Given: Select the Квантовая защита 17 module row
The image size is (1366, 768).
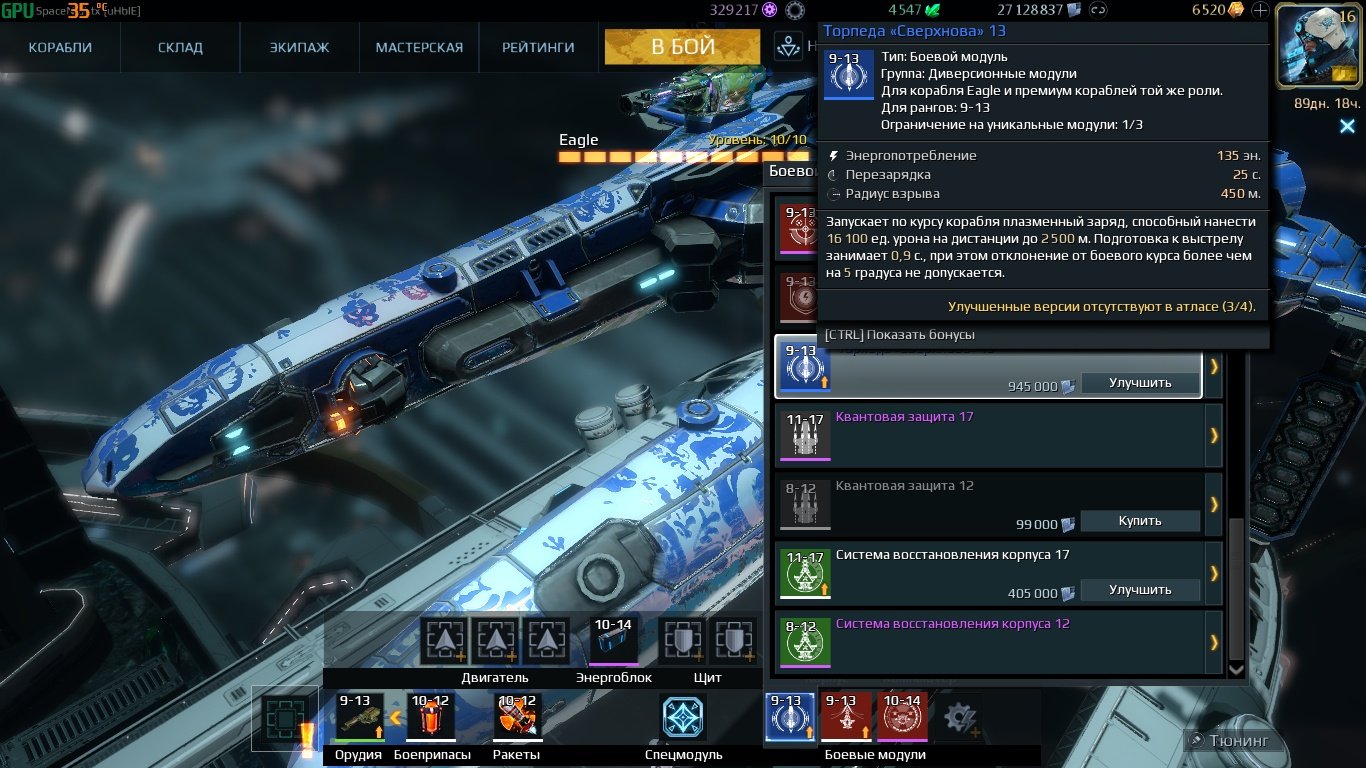Looking at the screenshot, I should 990,435.
